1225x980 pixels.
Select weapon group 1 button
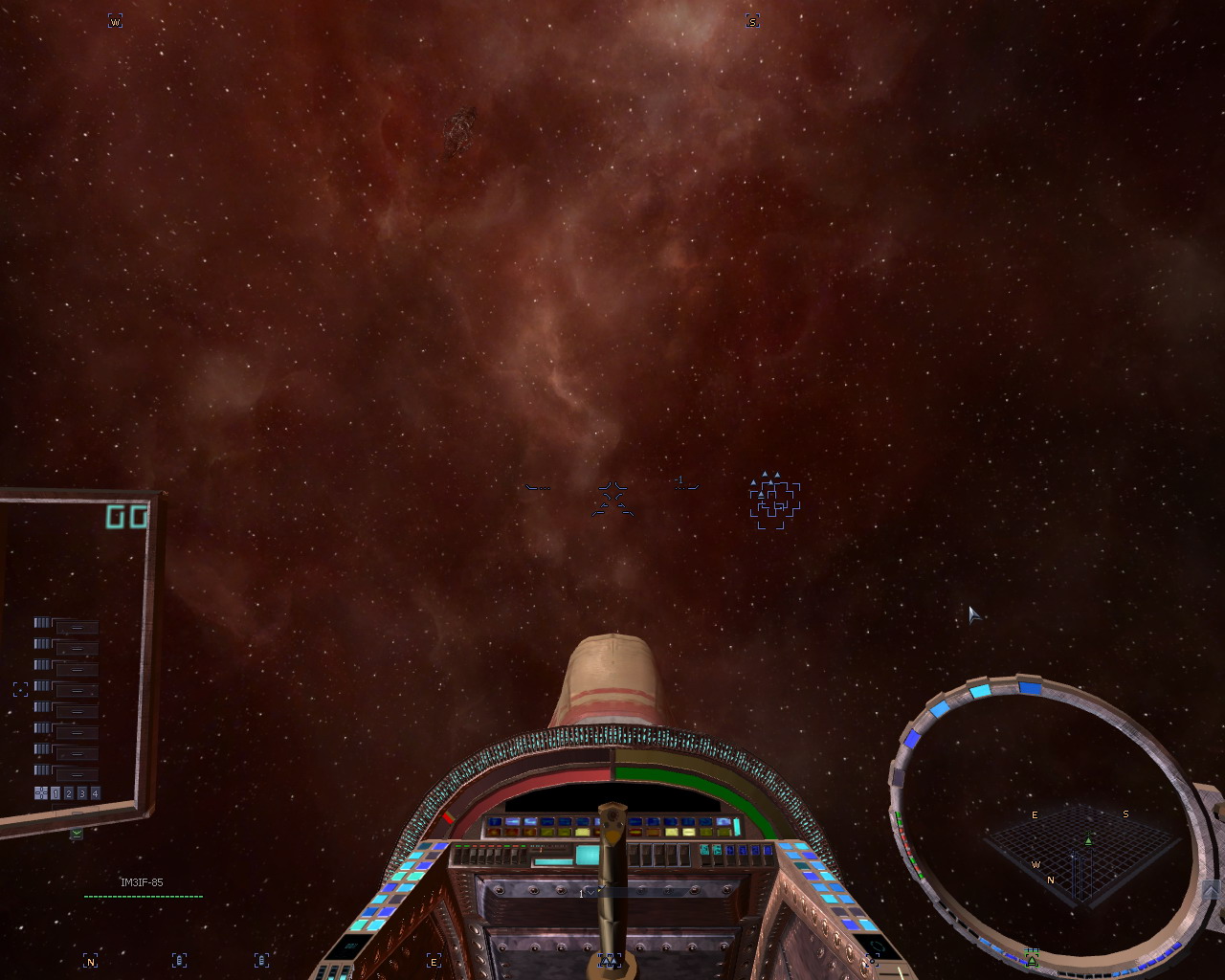56,793
